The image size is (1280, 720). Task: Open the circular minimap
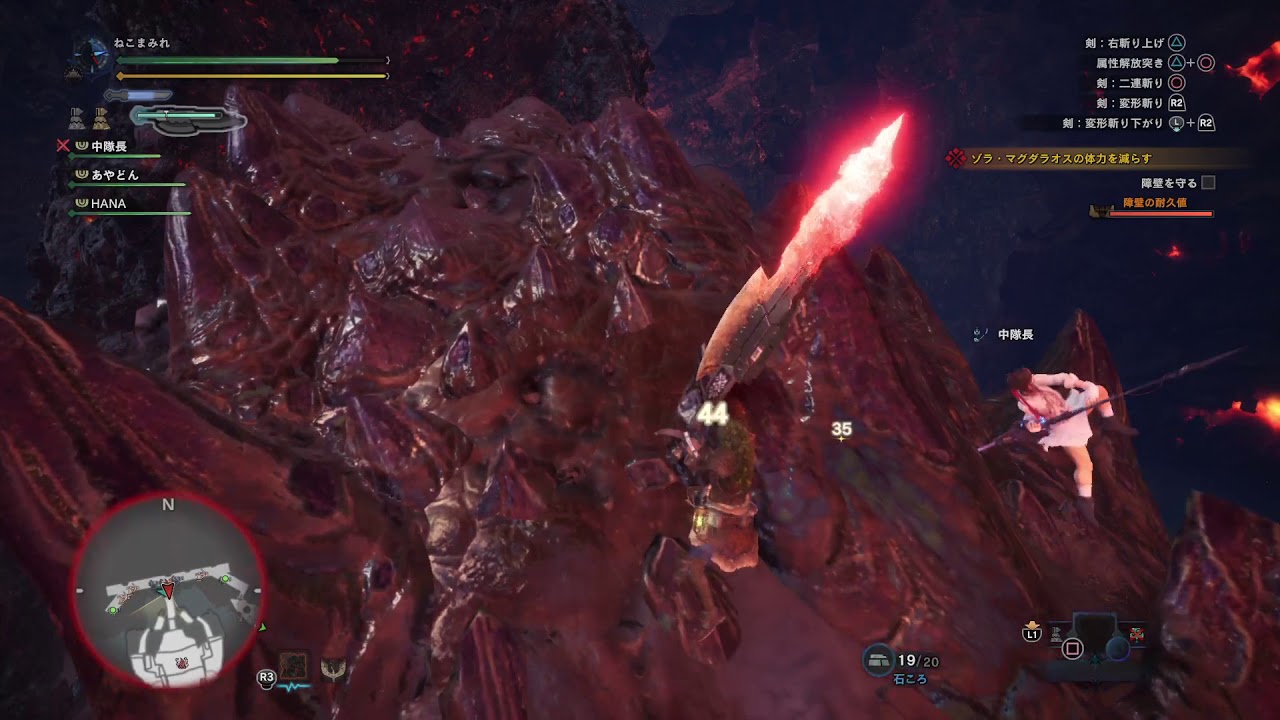tap(168, 592)
